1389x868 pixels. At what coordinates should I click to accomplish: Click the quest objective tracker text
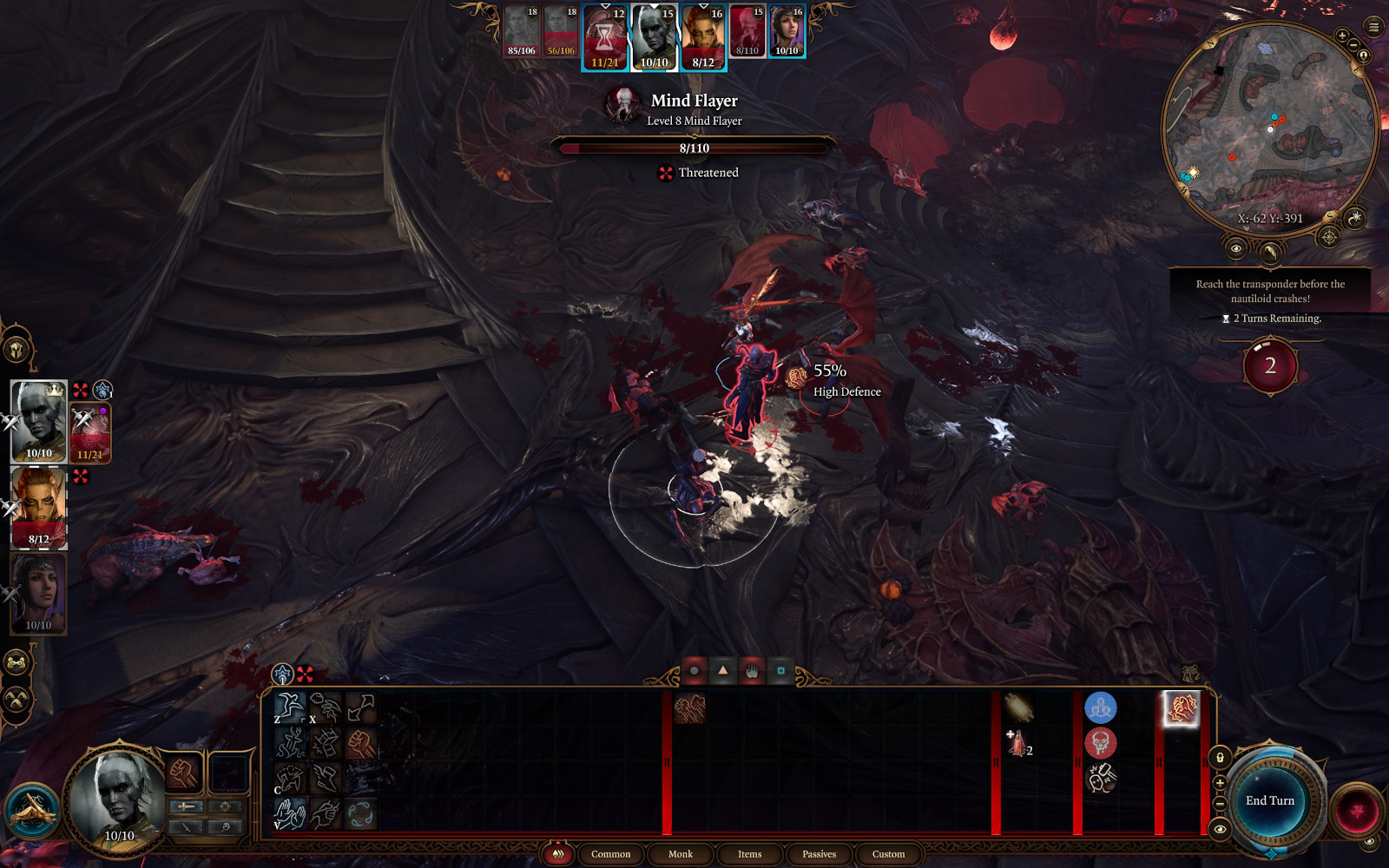point(1270,291)
